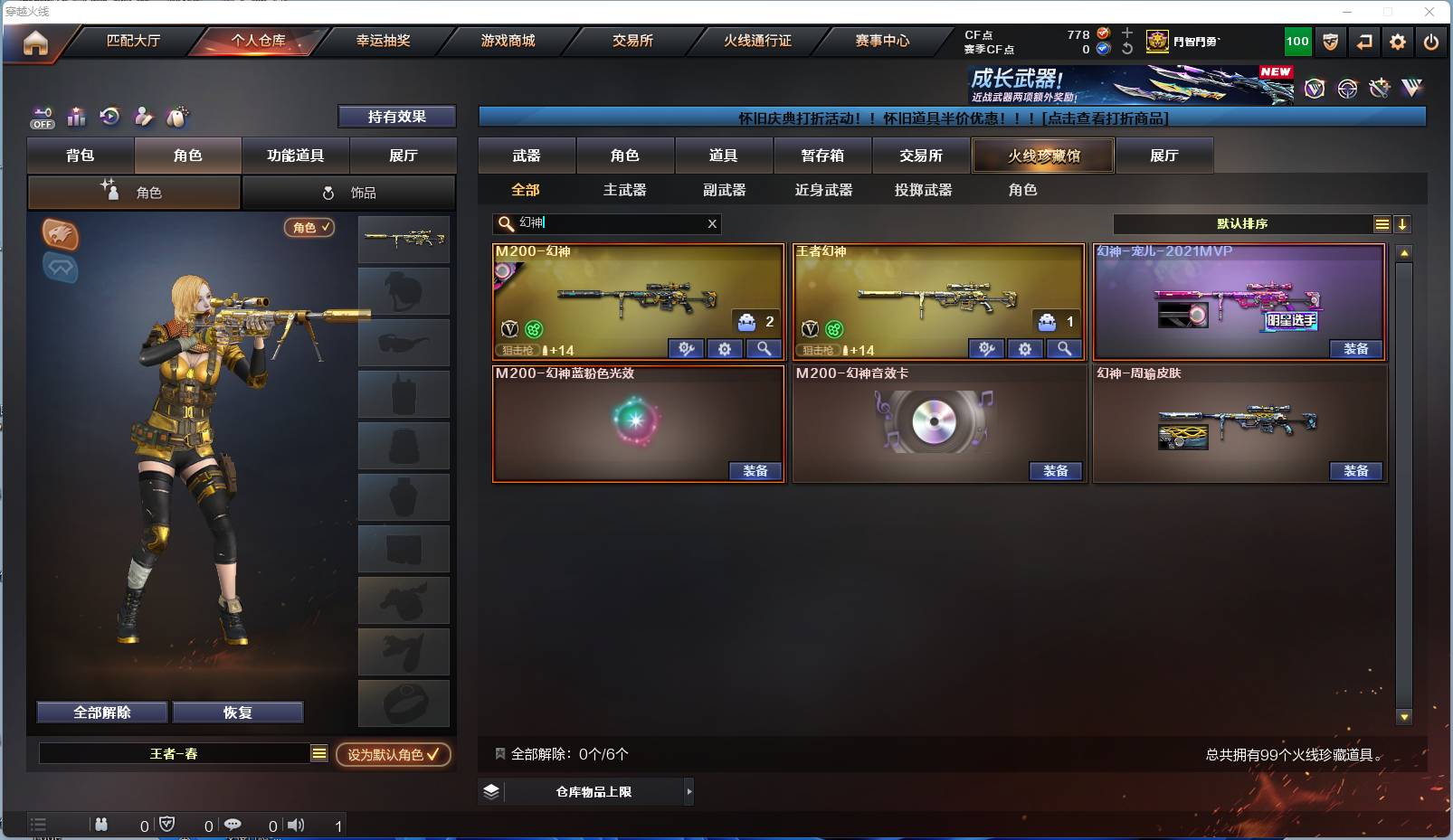Toggle the OFF key switch top left
Image resolution: width=1453 pixels, height=840 pixels.
[x=42, y=117]
